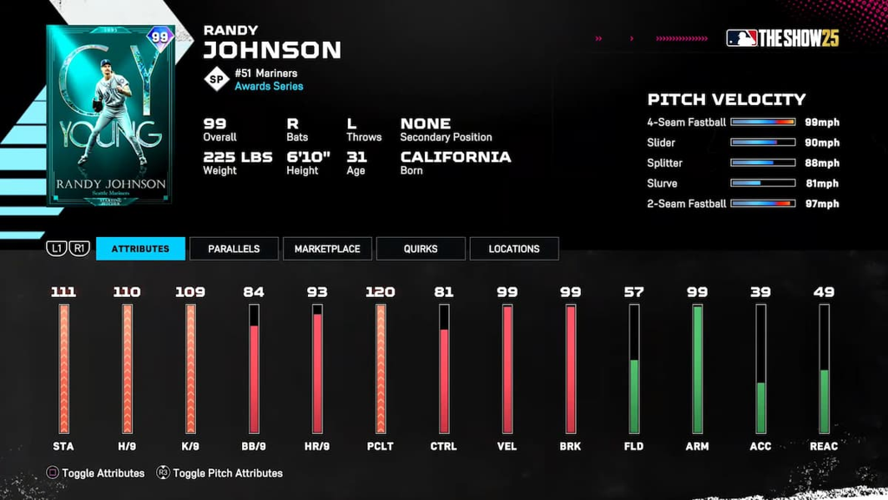This screenshot has height=500, width=888.
Task: Open the Parallels tab
Action: [234, 249]
